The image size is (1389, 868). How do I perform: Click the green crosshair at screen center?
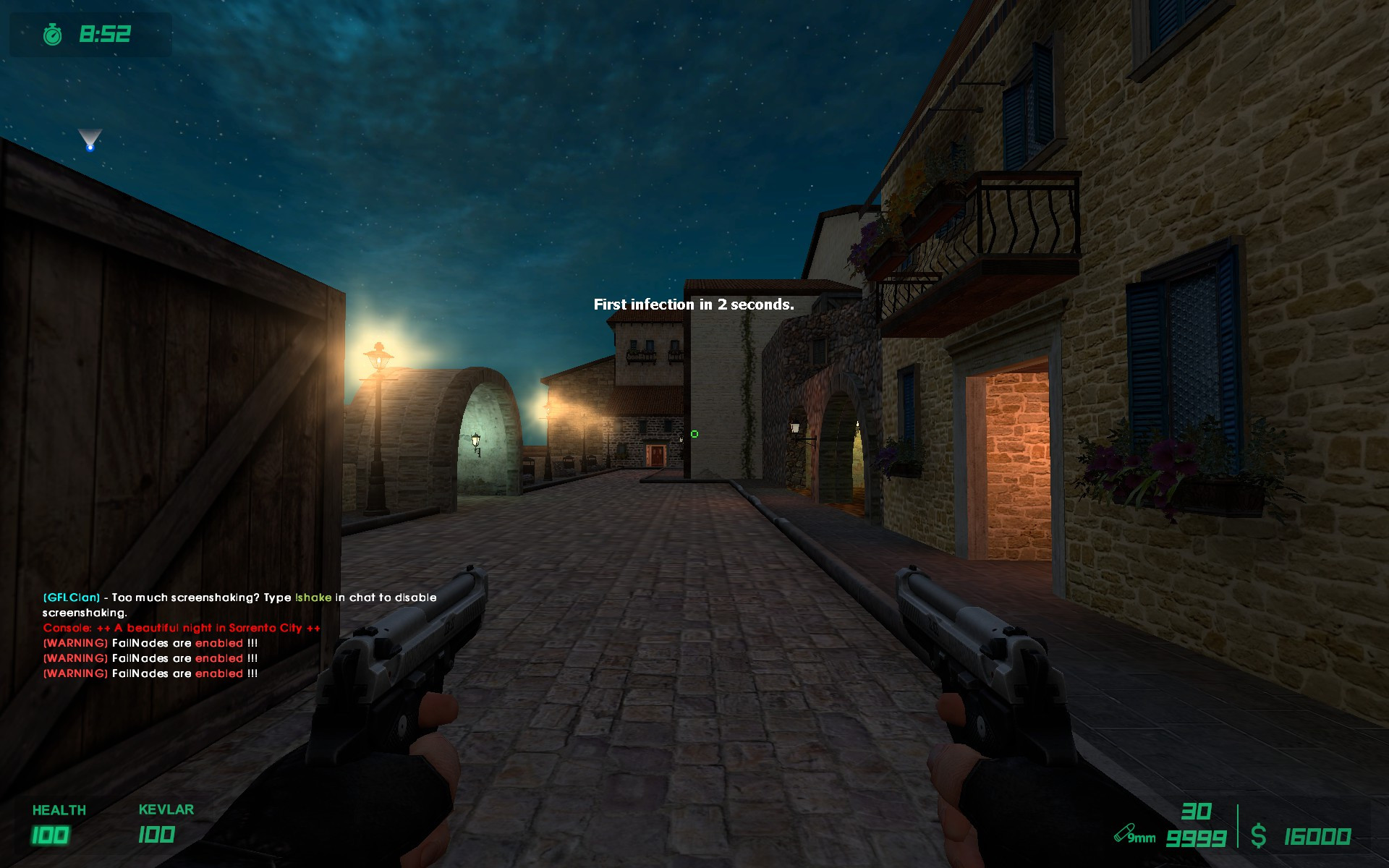tap(694, 433)
